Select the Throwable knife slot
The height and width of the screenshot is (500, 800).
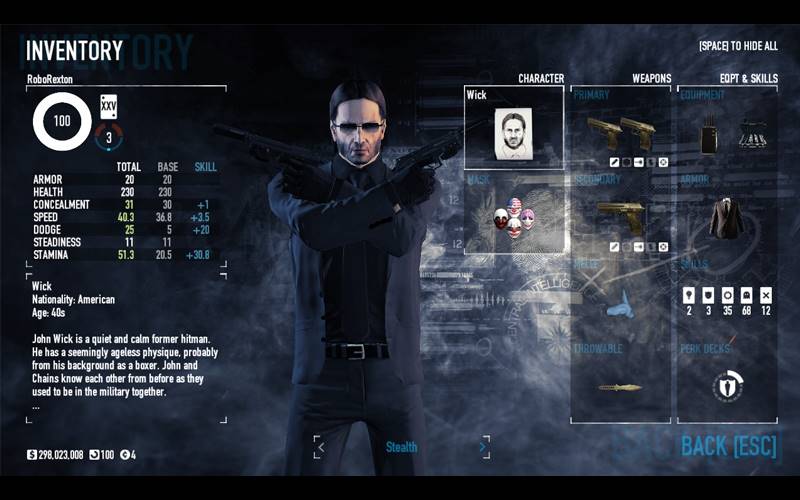(x=620, y=385)
